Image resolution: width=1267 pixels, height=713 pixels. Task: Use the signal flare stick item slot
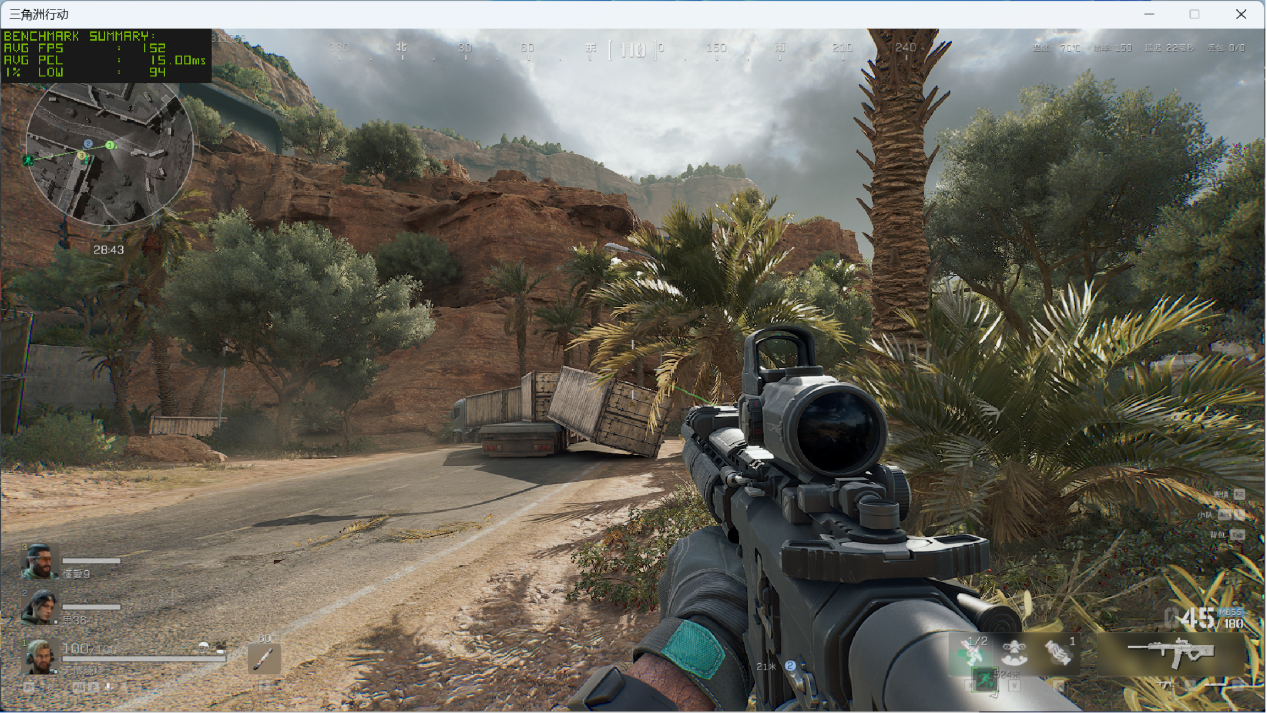click(265, 658)
